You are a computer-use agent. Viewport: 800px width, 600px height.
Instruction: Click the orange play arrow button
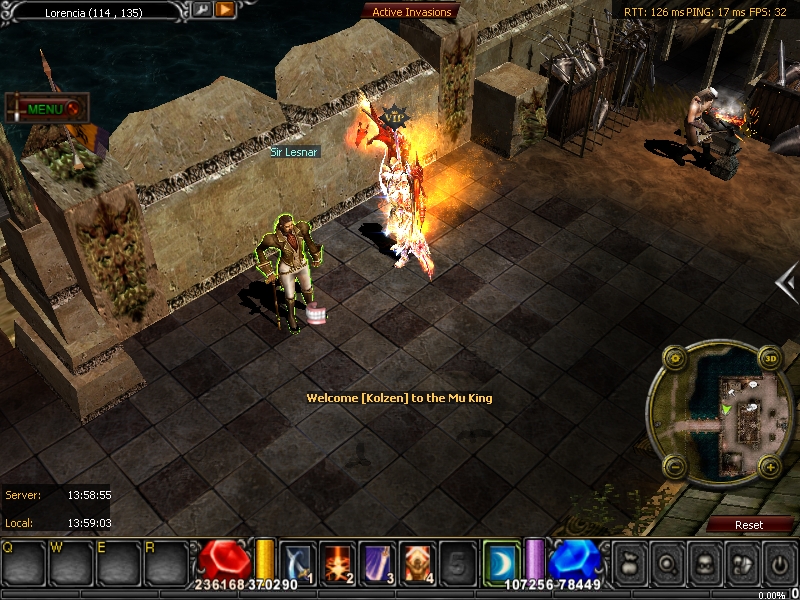pos(225,10)
